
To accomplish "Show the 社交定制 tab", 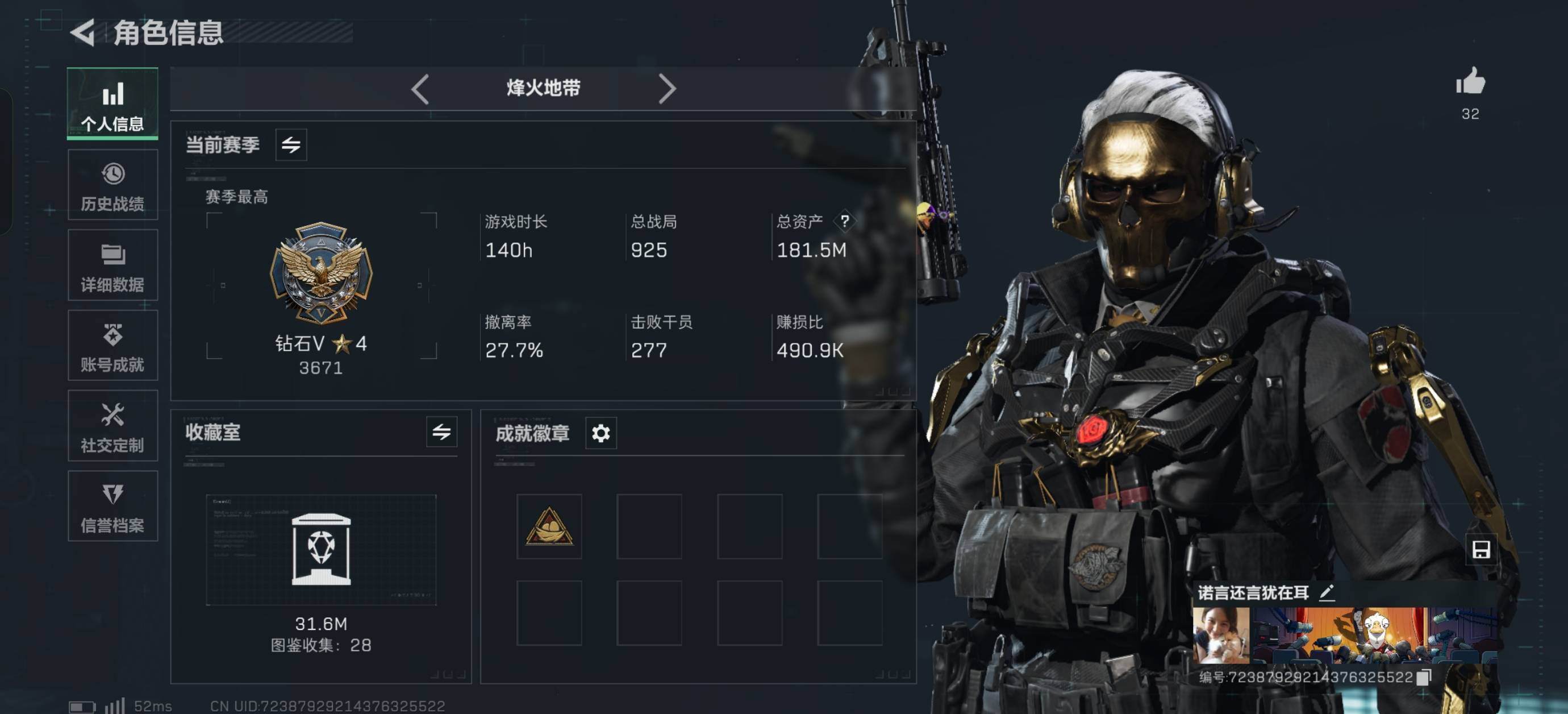I will [x=112, y=426].
